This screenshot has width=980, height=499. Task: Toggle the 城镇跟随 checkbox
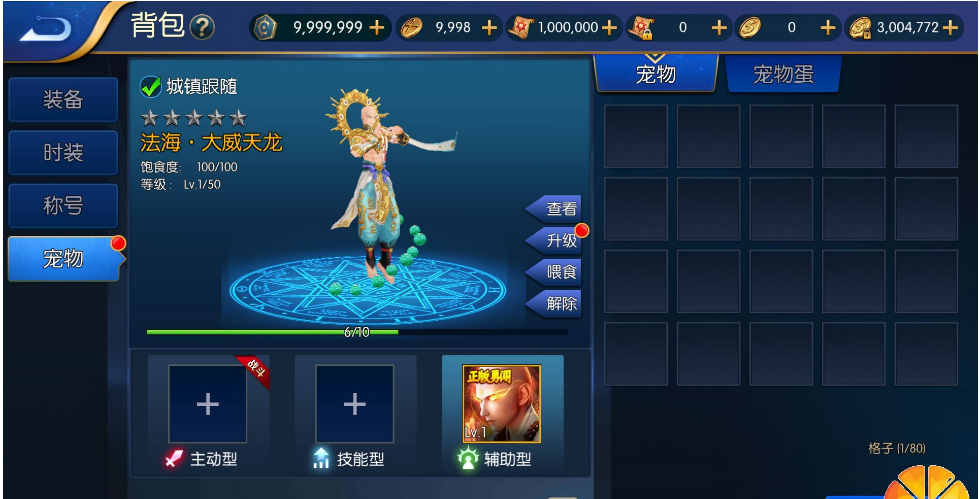coord(151,87)
